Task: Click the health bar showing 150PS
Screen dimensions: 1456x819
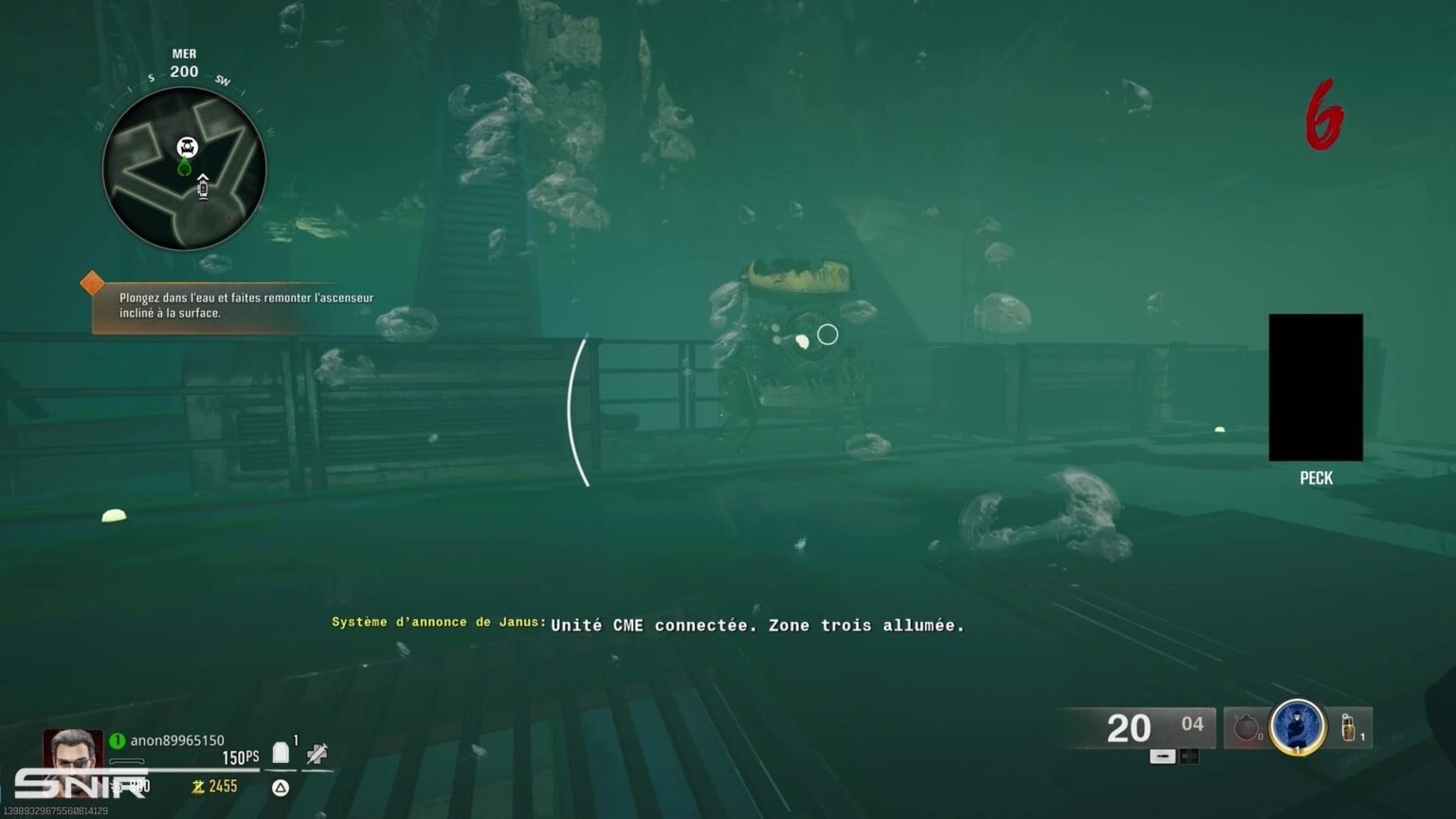Action: [240, 755]
